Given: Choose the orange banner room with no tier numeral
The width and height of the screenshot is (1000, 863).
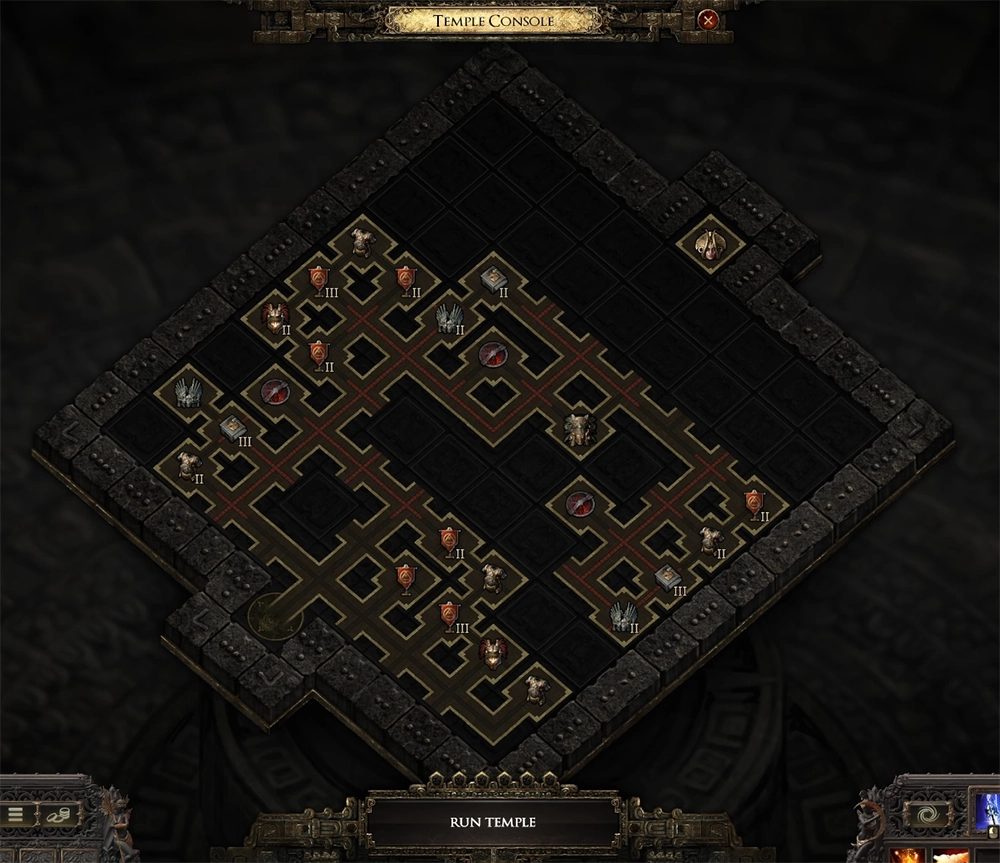Looking at the screenshot, I should tap(405, 577).
